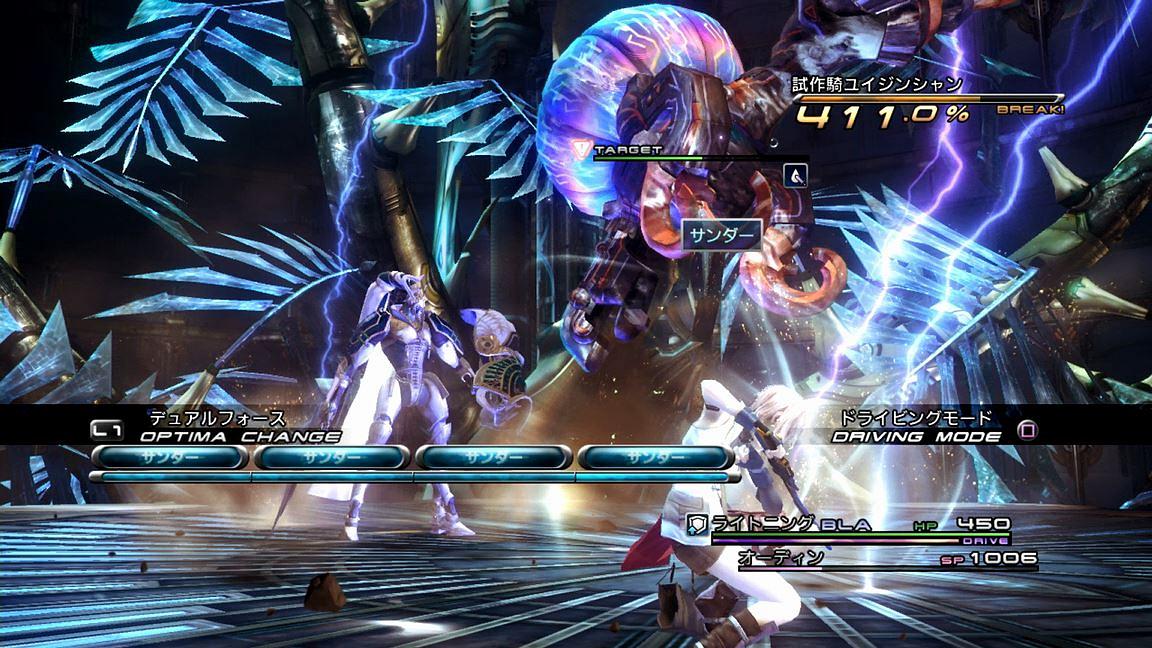Click the role icon beside ライトニング

(x=697, y=524)
